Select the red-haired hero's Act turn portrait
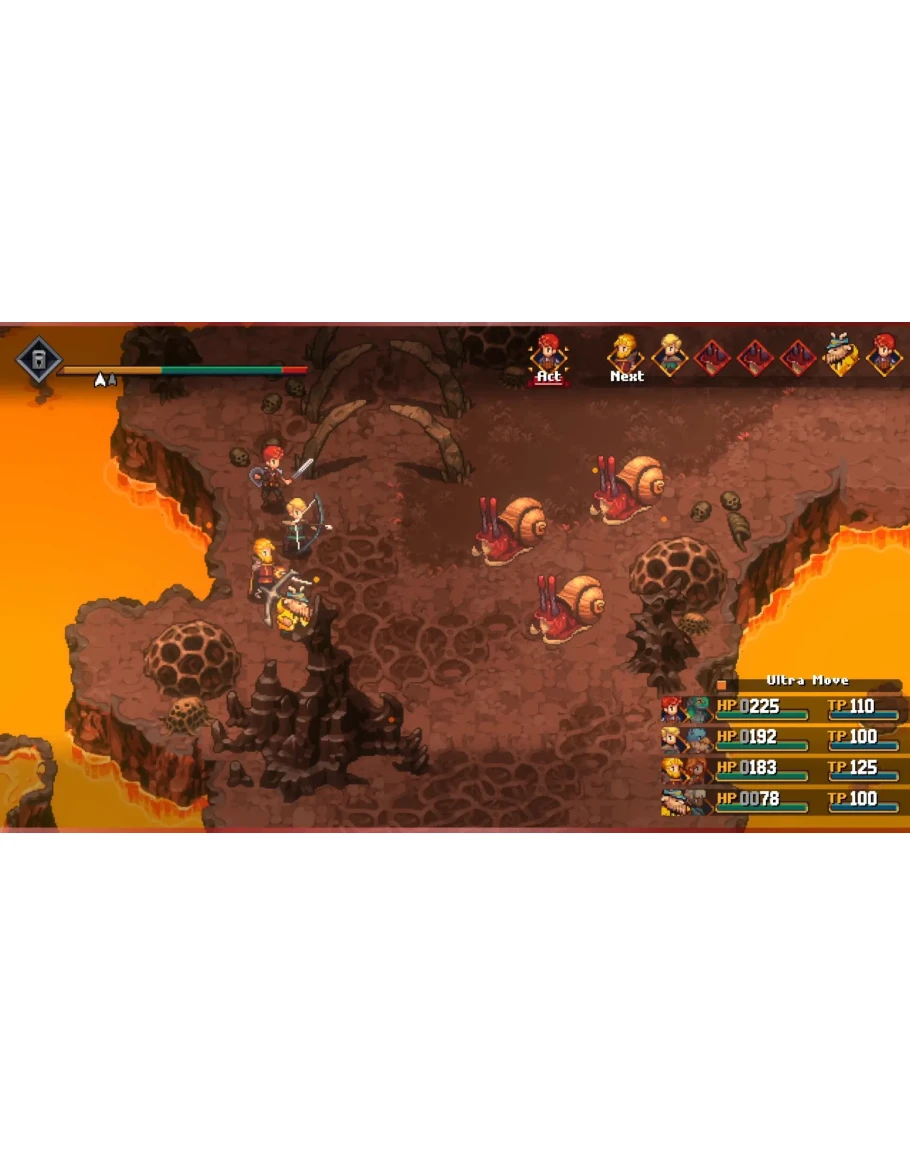The image size is (910, 1155). point(548,355)
